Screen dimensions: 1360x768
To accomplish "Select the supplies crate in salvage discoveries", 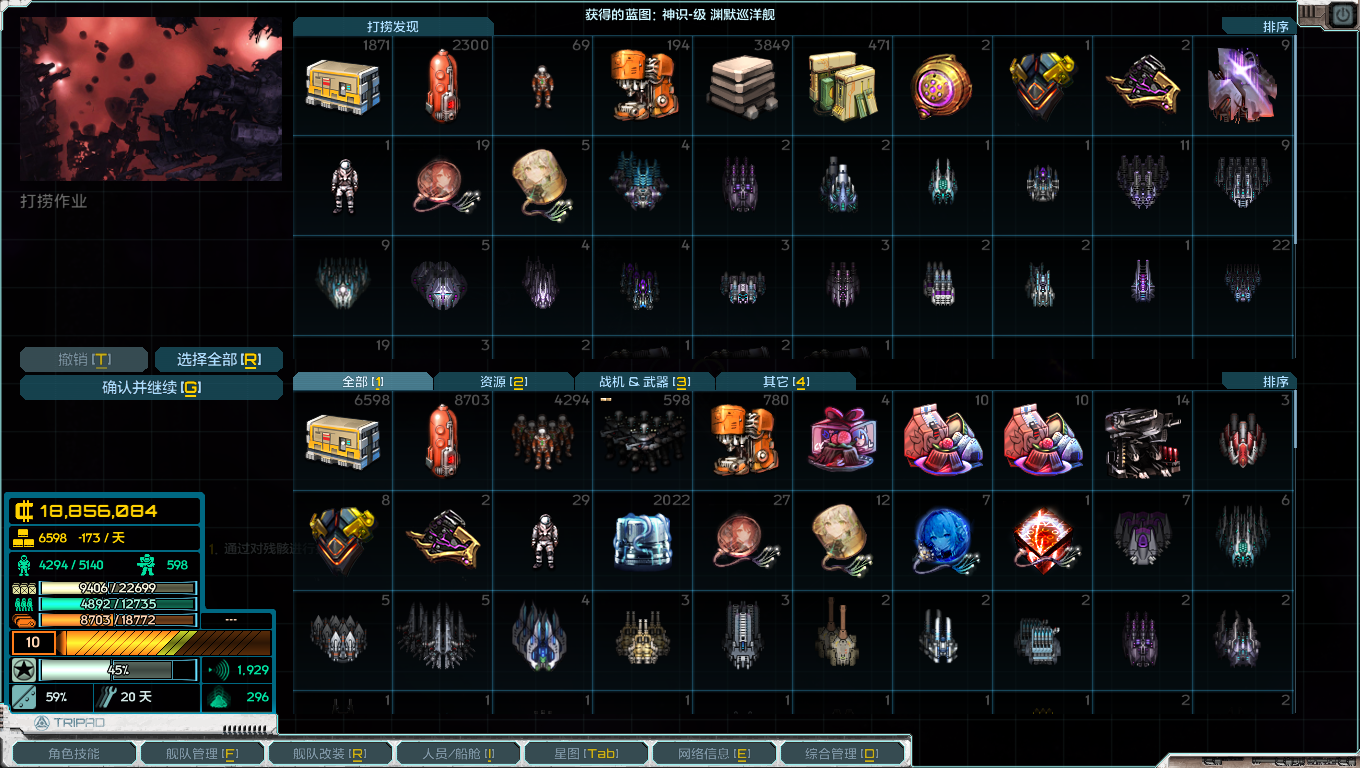I will pyautogui.click(x=342, y=87).
